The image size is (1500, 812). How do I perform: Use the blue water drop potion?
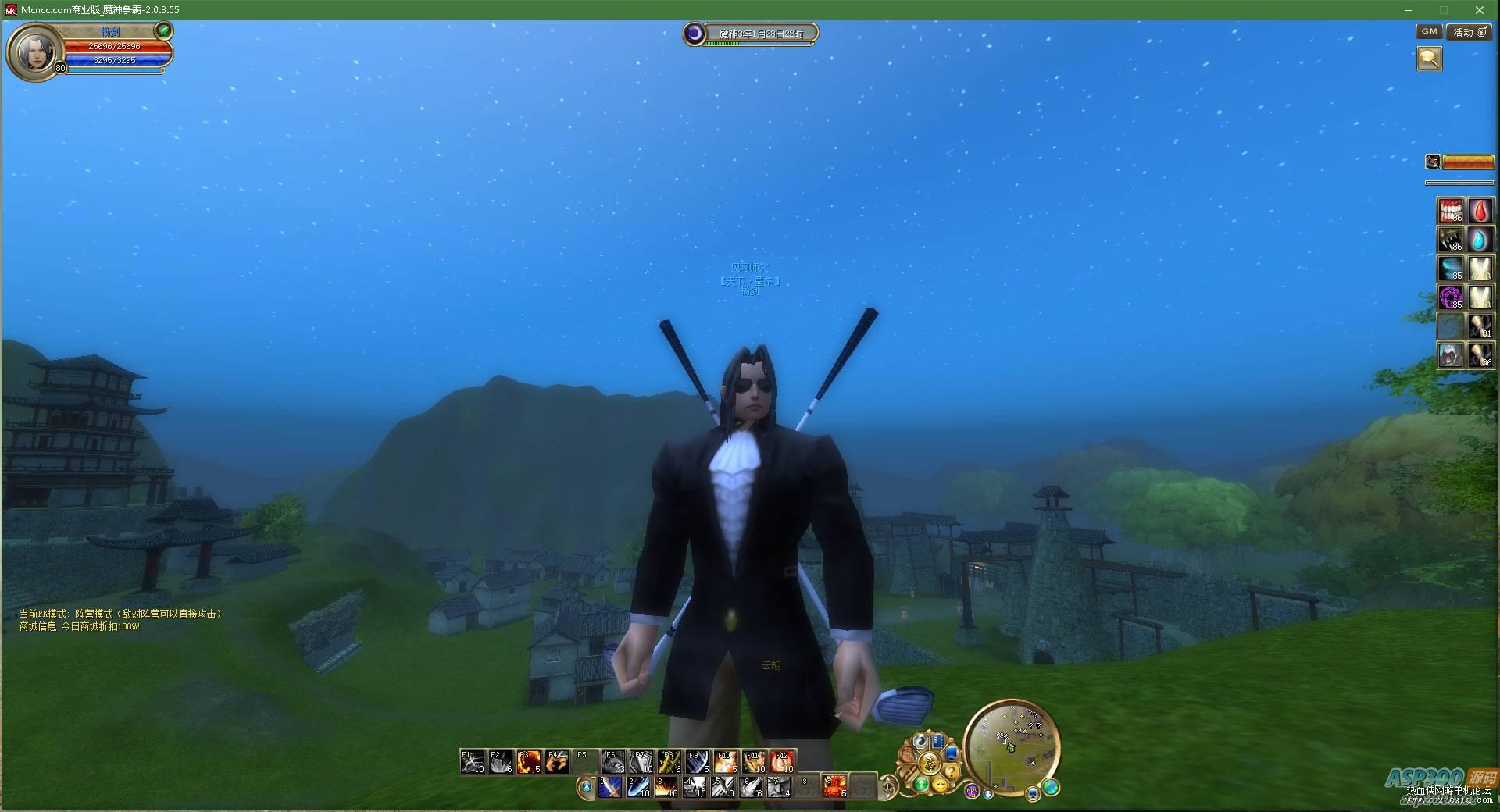(x=1480, y=239)
